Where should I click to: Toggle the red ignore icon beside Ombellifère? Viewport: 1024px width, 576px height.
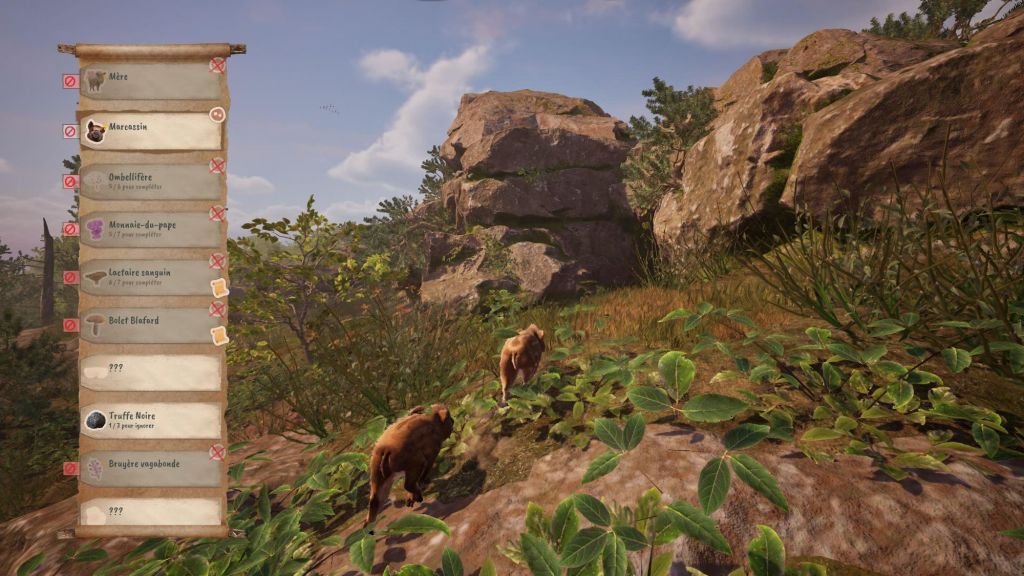(70, 182)
